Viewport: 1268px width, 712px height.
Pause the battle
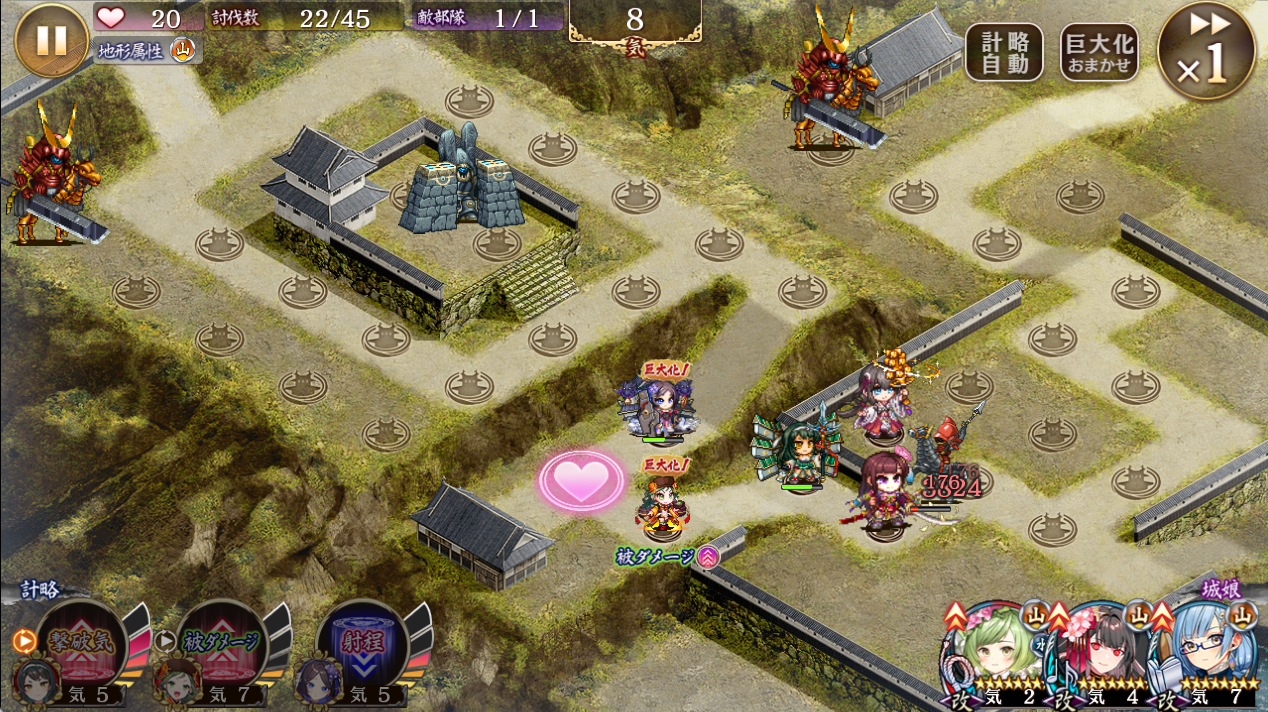point(52,40)
